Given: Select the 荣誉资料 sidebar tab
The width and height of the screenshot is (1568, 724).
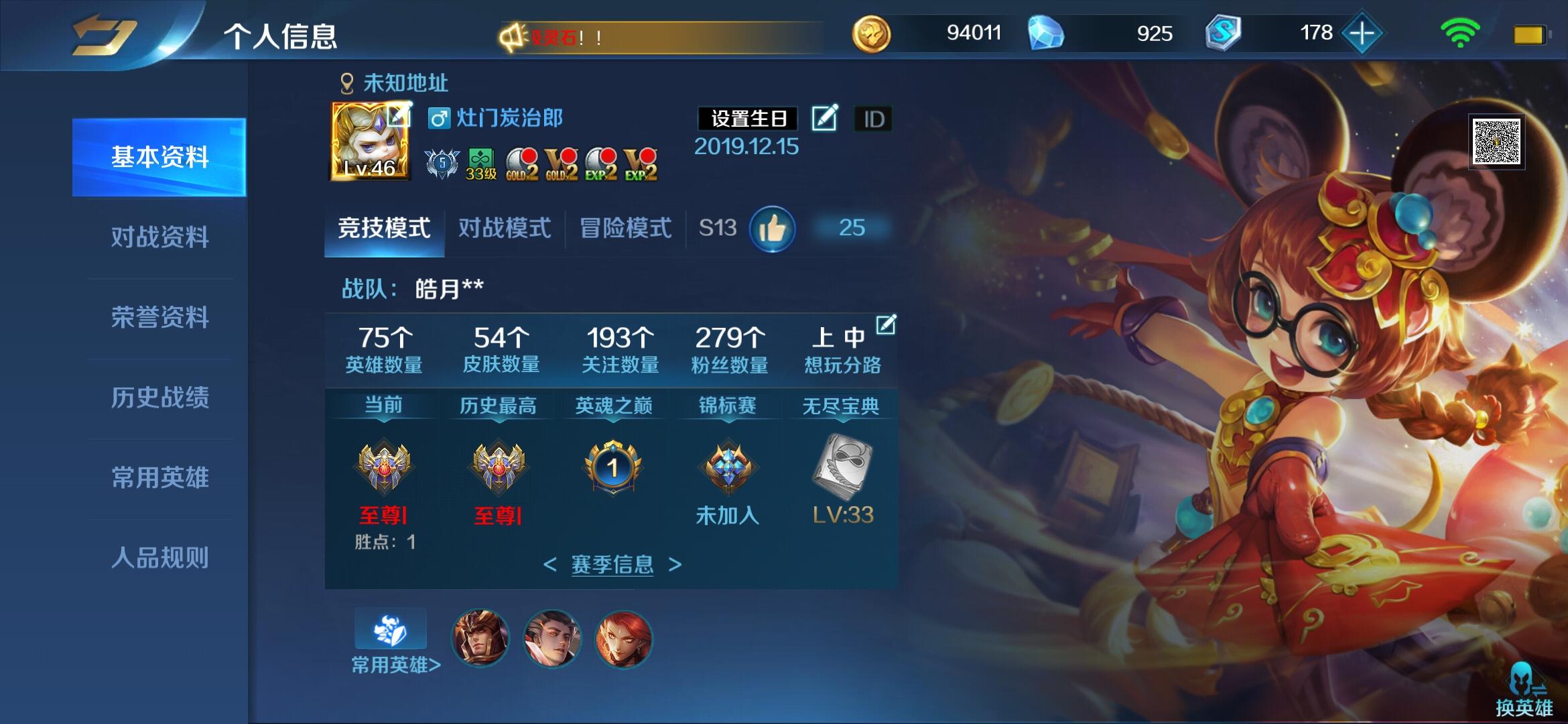Looking at the screenshot, I should click(161, 317).
